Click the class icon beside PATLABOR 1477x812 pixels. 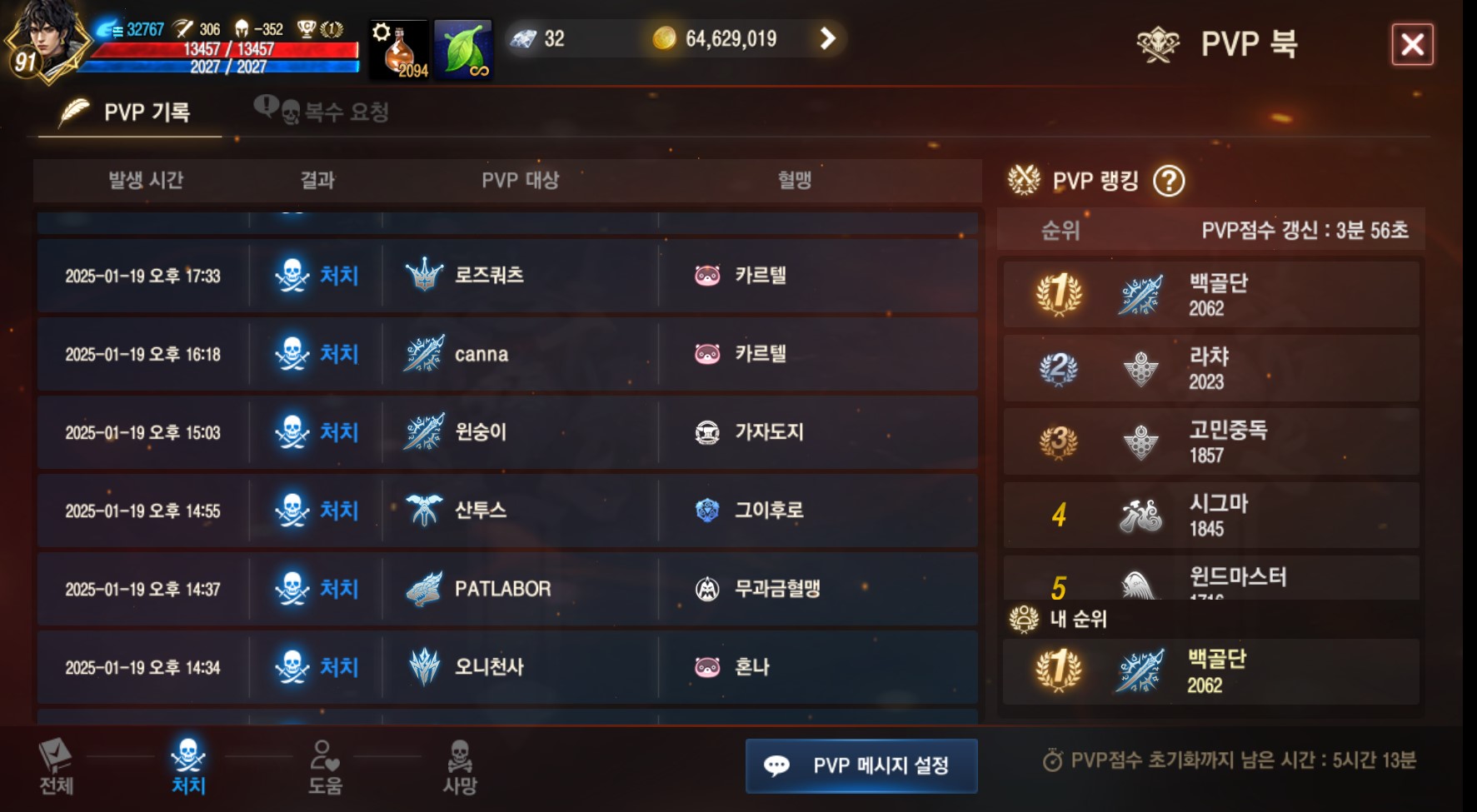423,589
